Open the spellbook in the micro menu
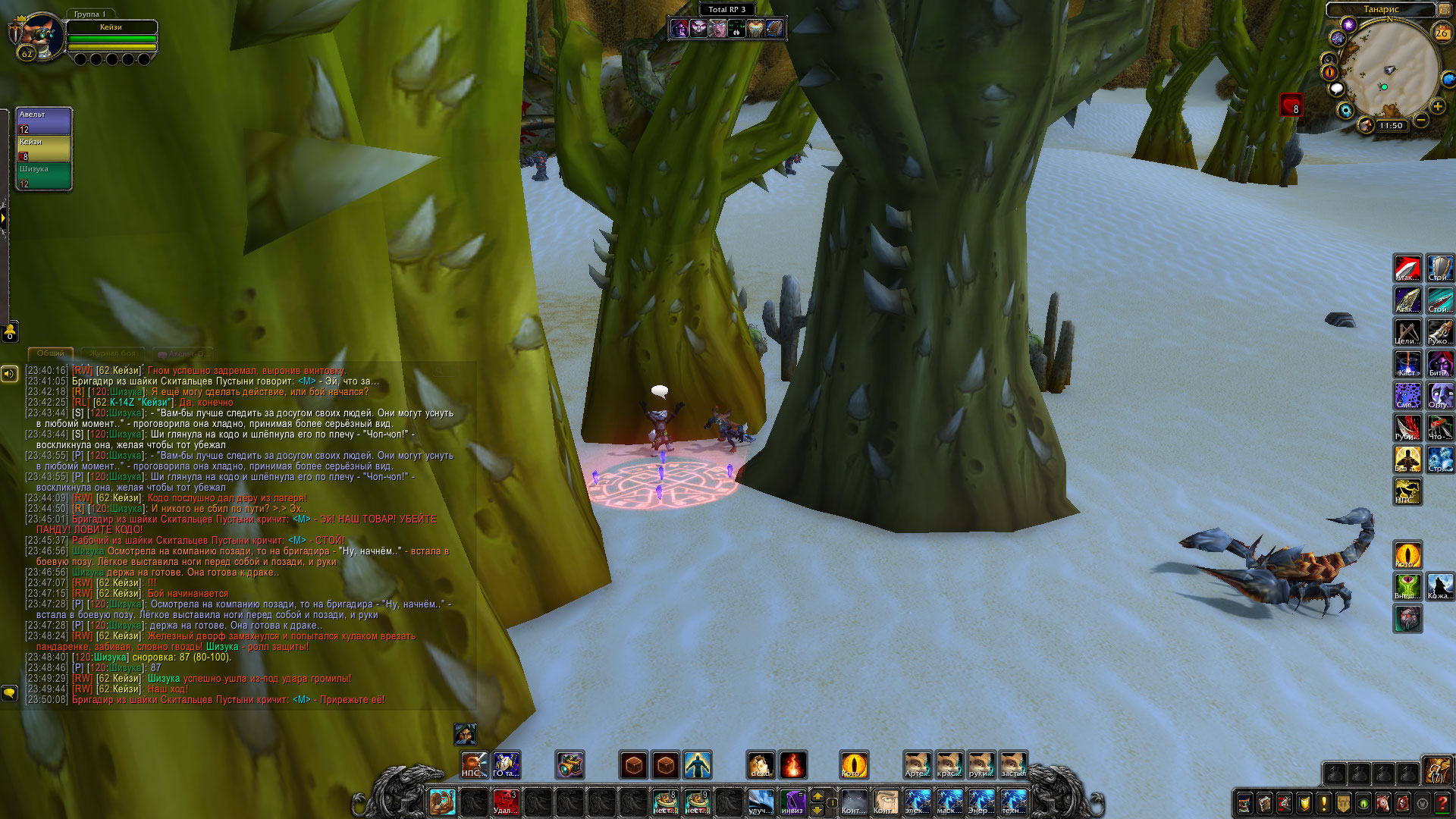1456x819 pixels. 1265,802
